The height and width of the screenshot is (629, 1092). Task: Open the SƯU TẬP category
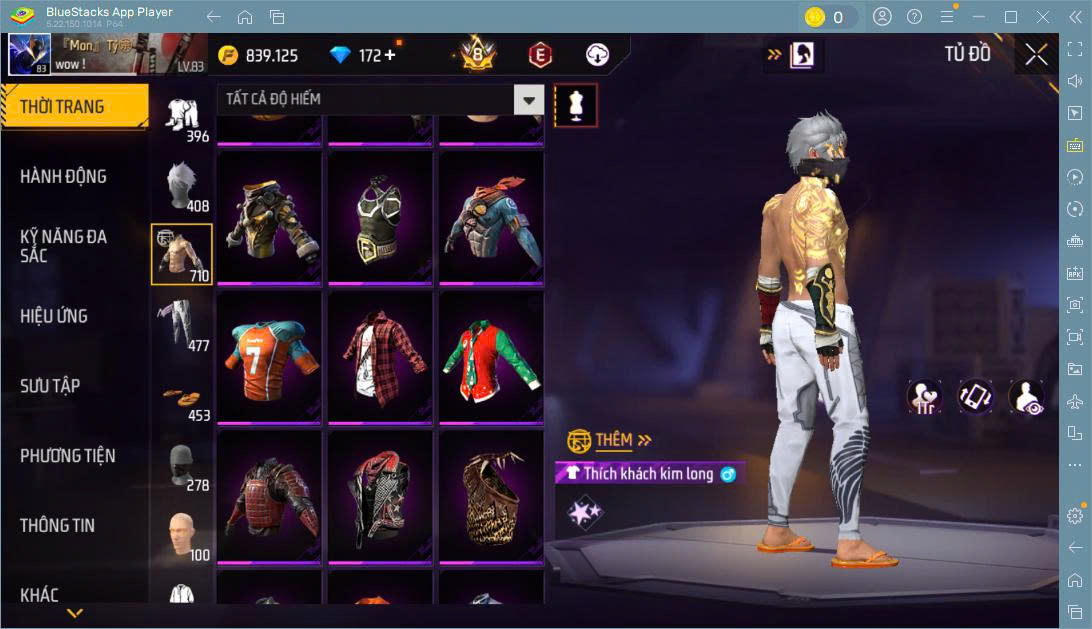pyautogui.click(x=50, y=386)
